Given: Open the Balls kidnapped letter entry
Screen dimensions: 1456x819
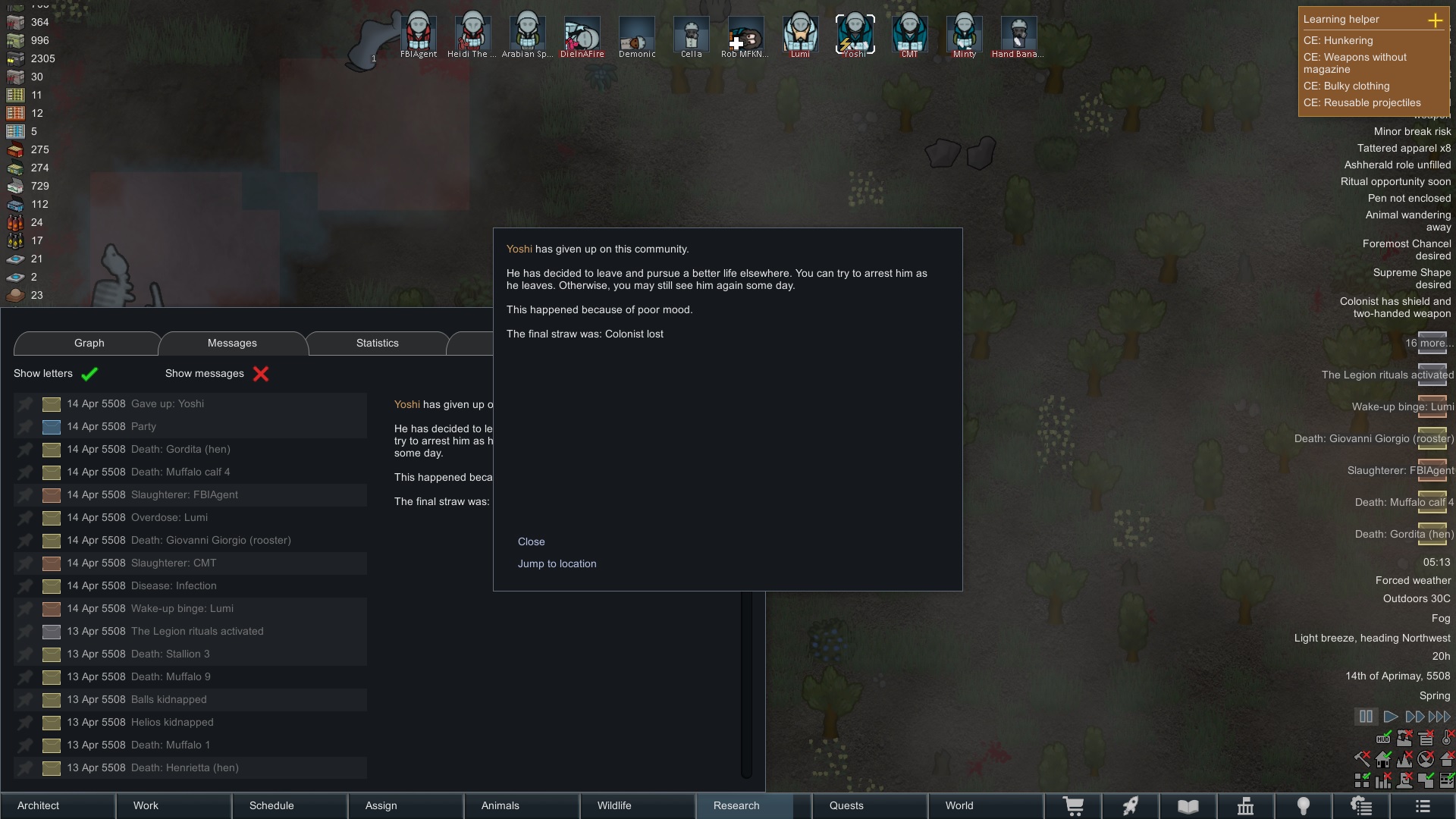Looking at the screenshot, I should (x=168, y=699).
